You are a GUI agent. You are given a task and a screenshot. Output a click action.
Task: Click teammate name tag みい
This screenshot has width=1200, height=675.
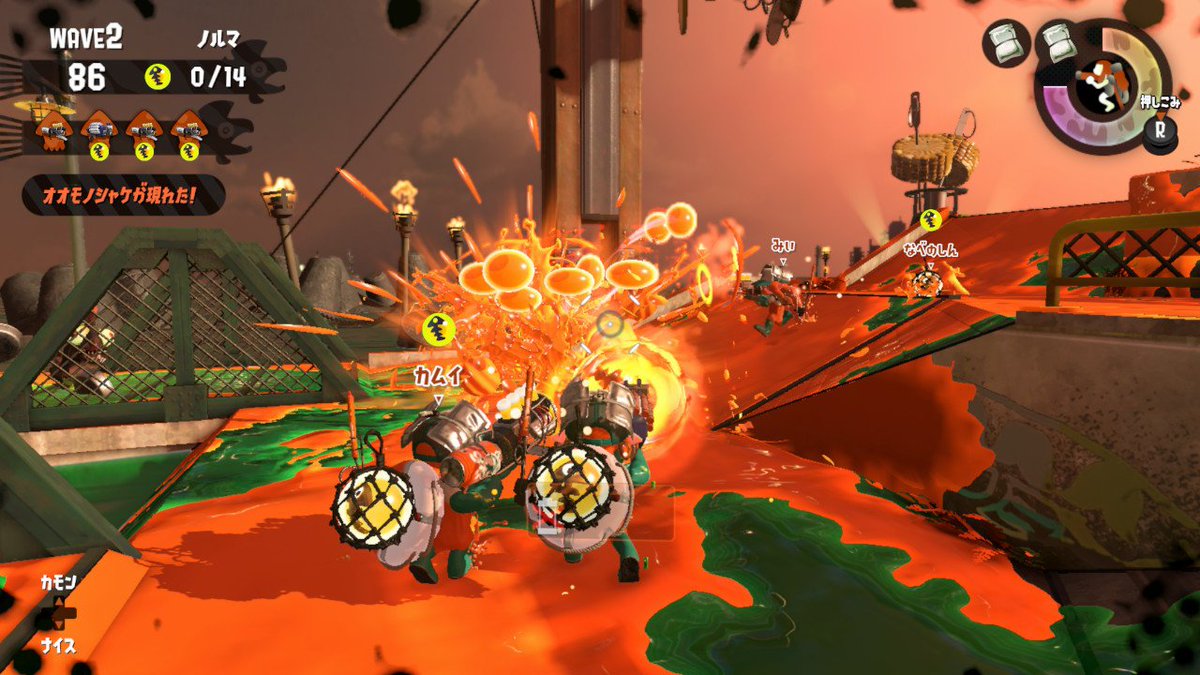pos(782,244)
